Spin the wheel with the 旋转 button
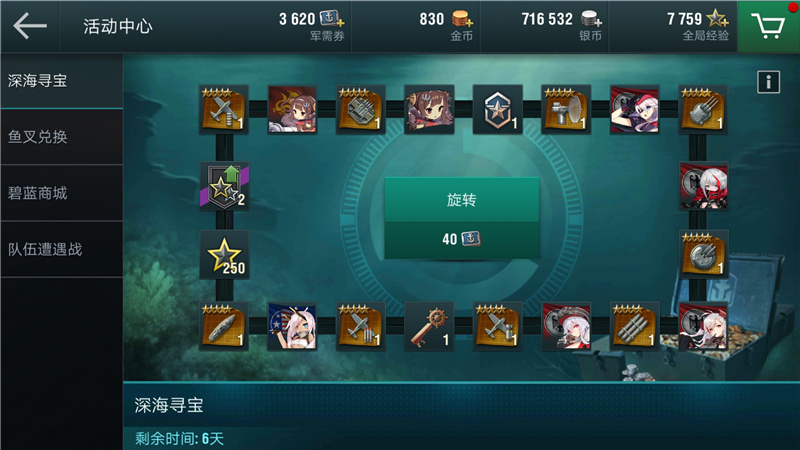The height and width of the screenshot is (450, 800). pyautogui.click(x=462, y=200)
